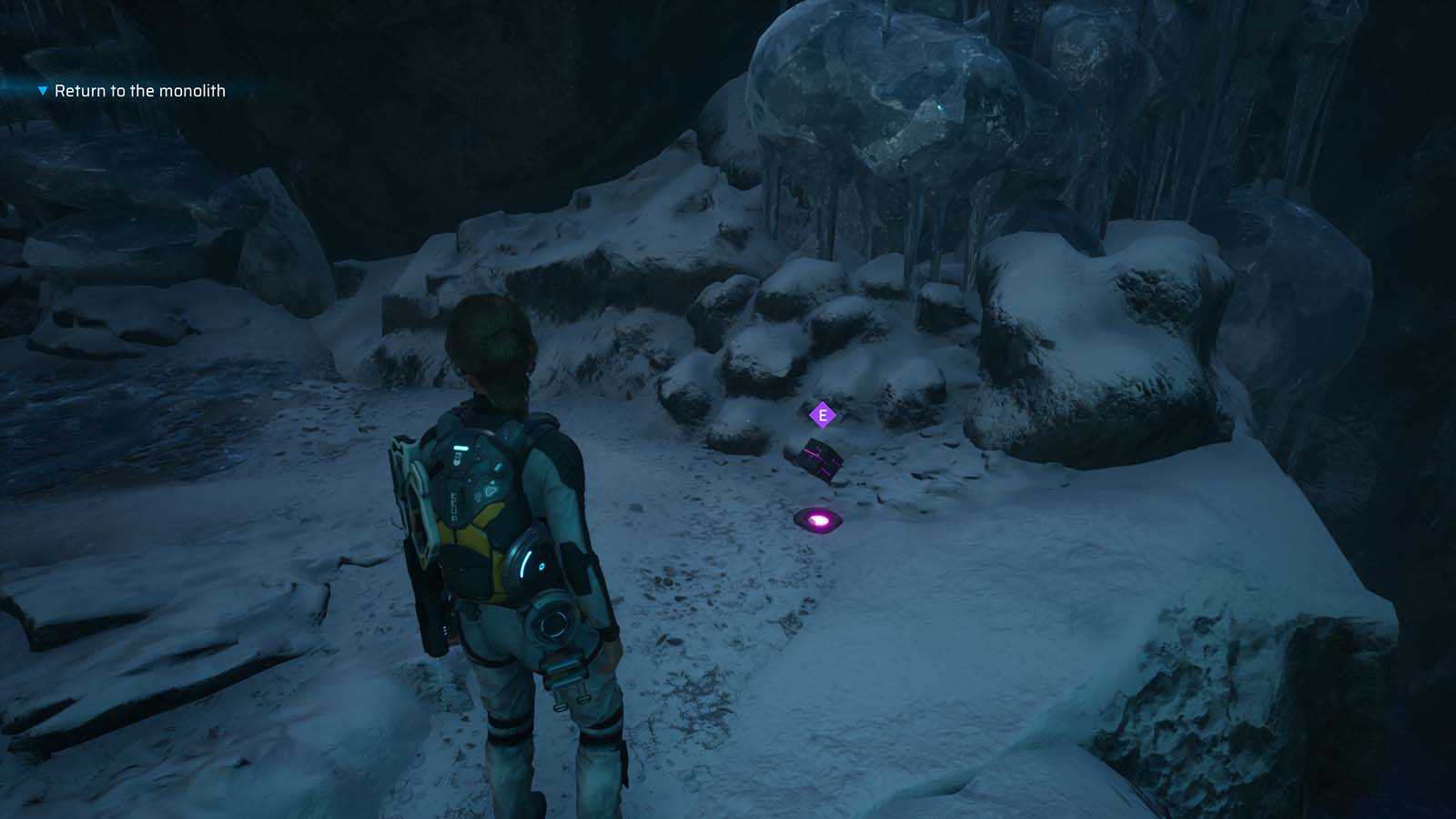
Task: Click the bright pink glow of the ground item
Action: [x=818, y=519]
